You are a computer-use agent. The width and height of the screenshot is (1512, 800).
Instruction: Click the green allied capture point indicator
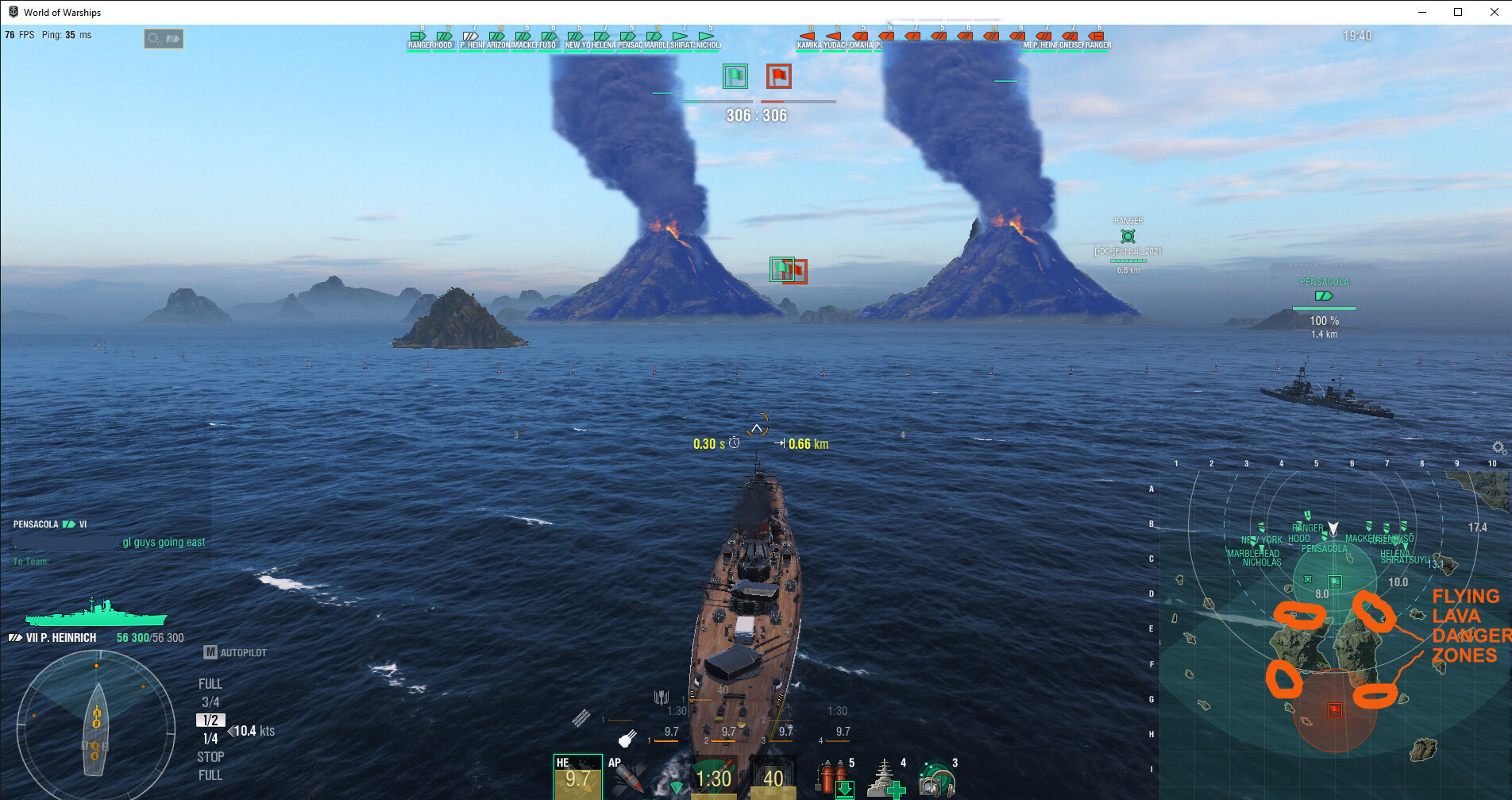pos(735,76)
